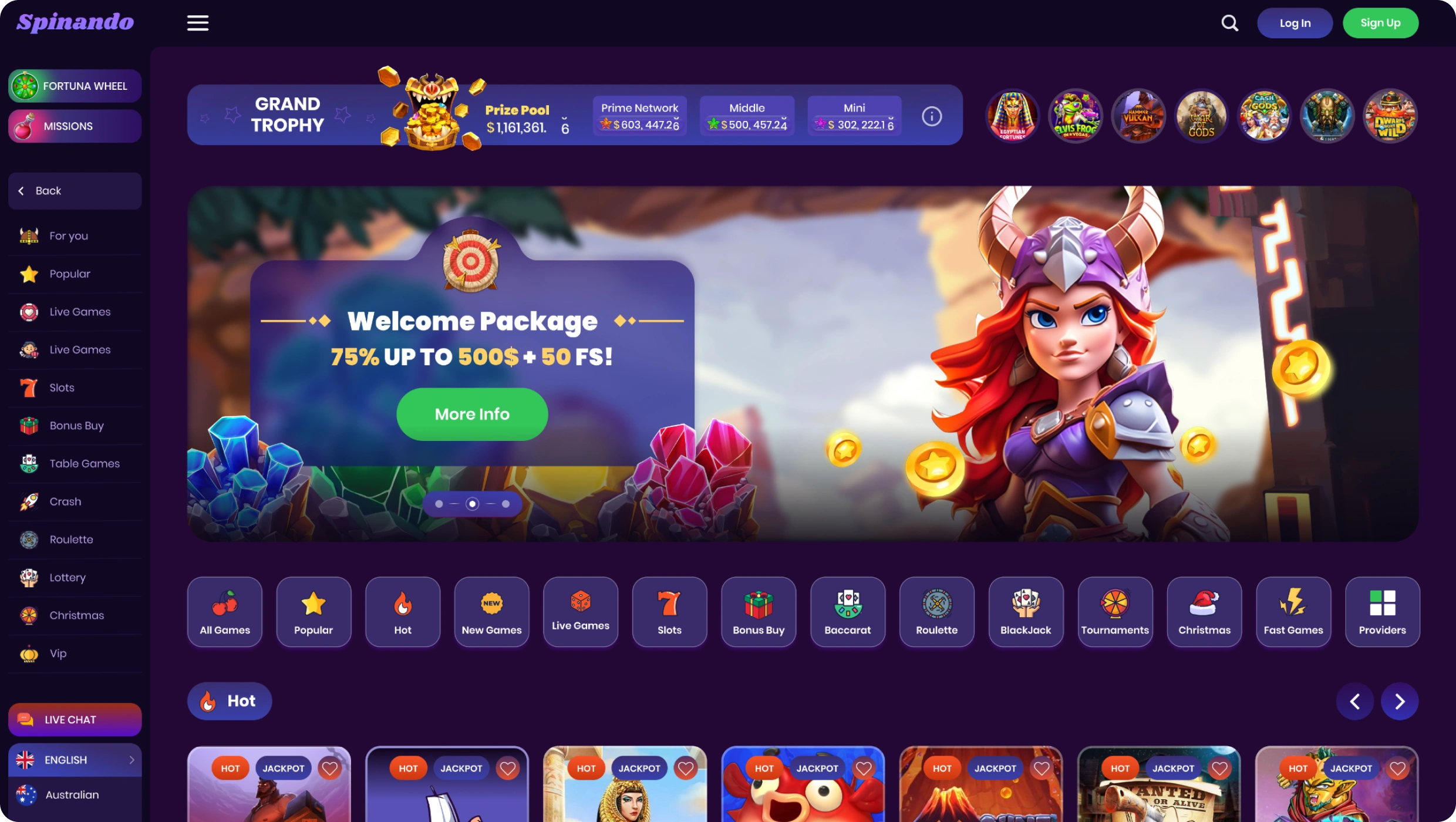Open the Missions section

75,126
